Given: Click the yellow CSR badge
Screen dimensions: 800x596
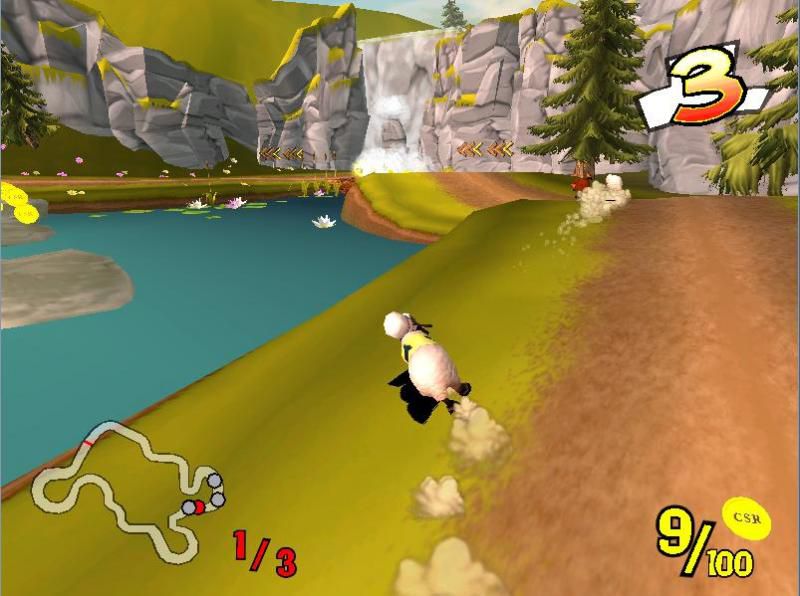Looking at the screenshot, I should (744, 517).
